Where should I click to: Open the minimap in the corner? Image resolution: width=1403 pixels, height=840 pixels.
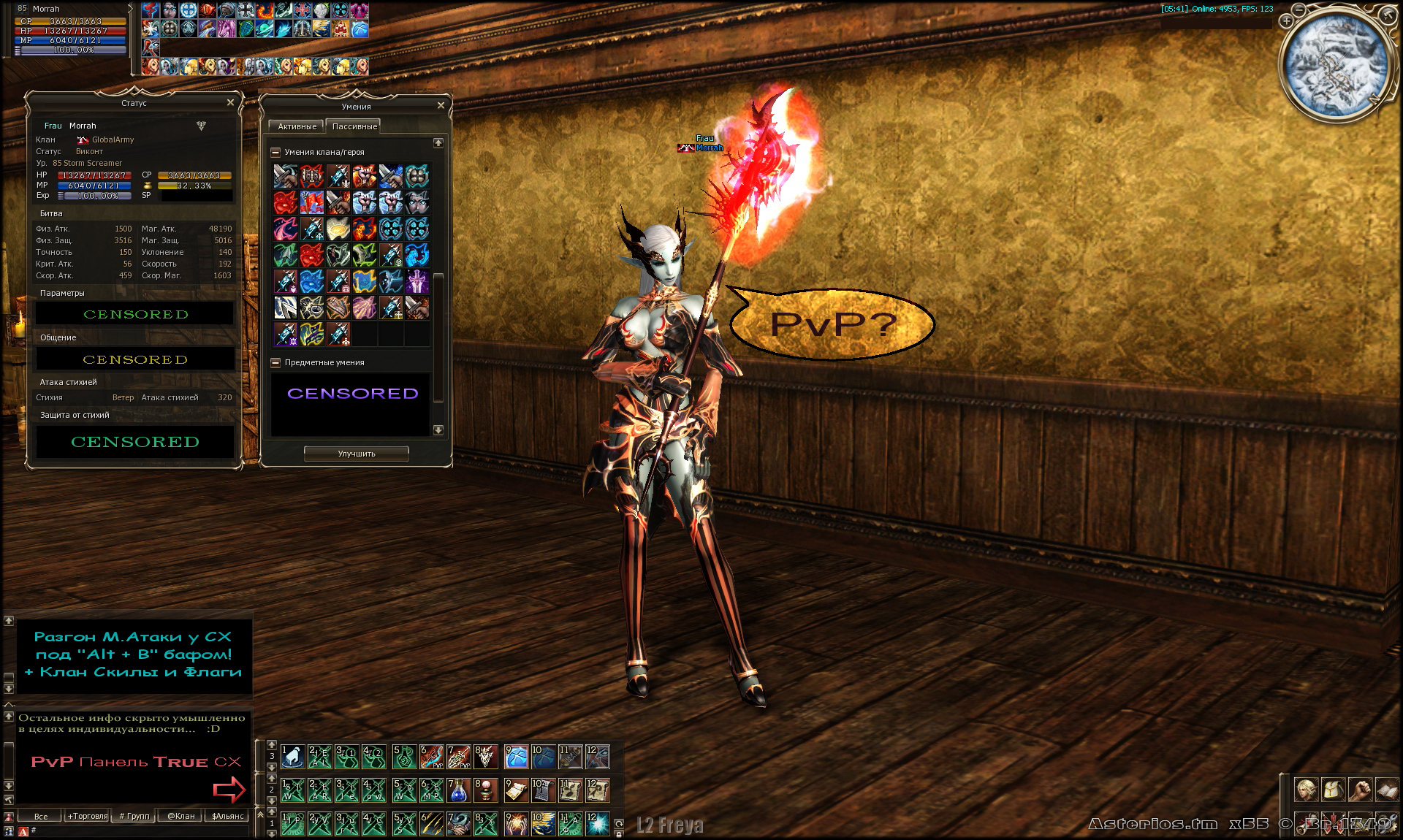point(1334,66)
